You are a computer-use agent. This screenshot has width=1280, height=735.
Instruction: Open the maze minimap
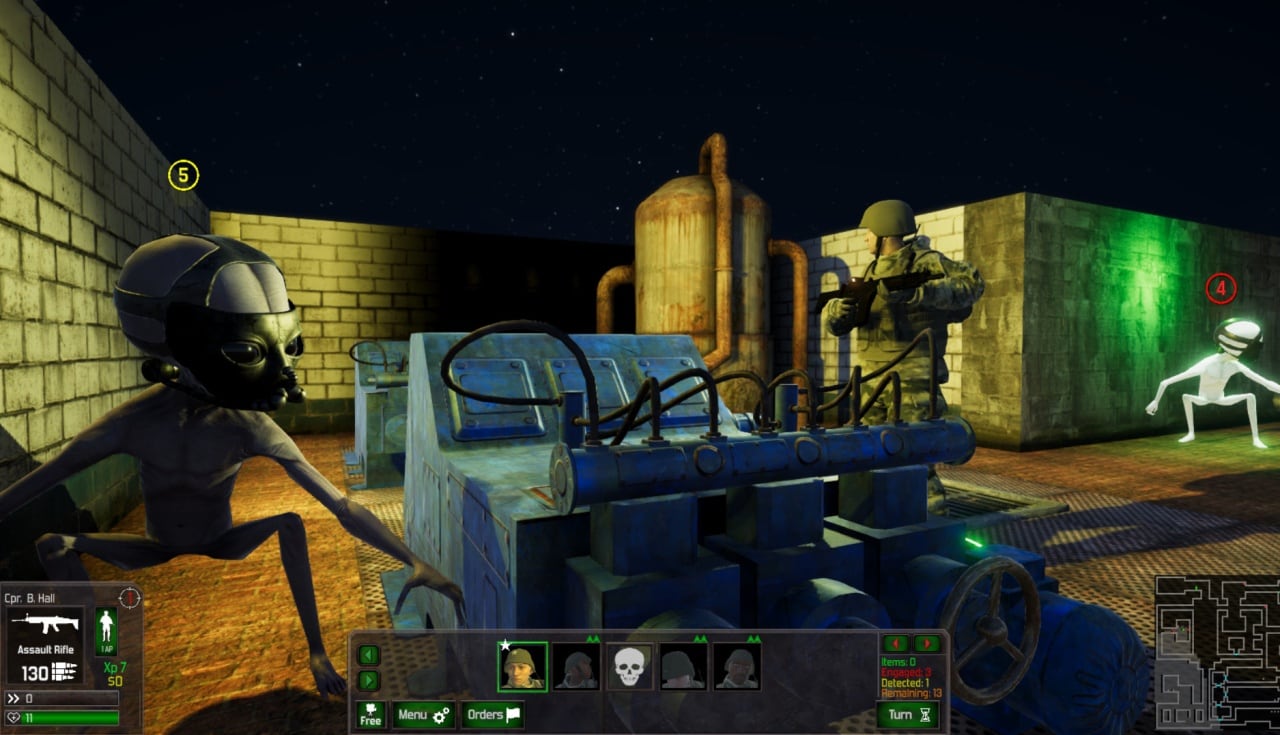point(1217,651)
